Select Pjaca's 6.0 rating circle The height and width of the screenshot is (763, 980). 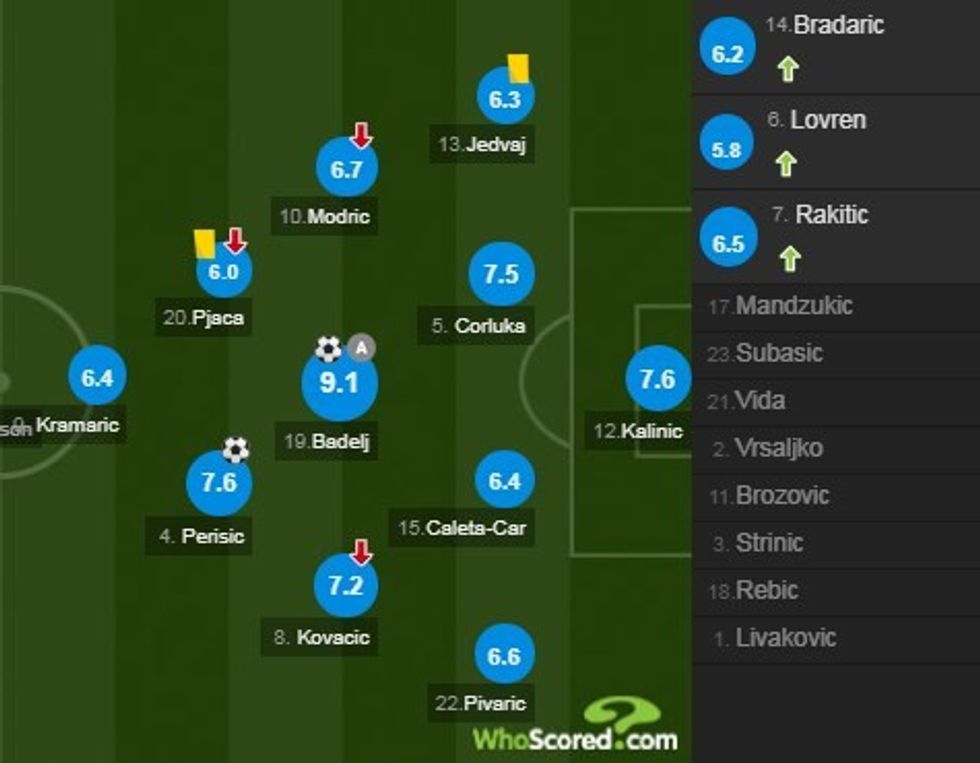pos(224,272)
